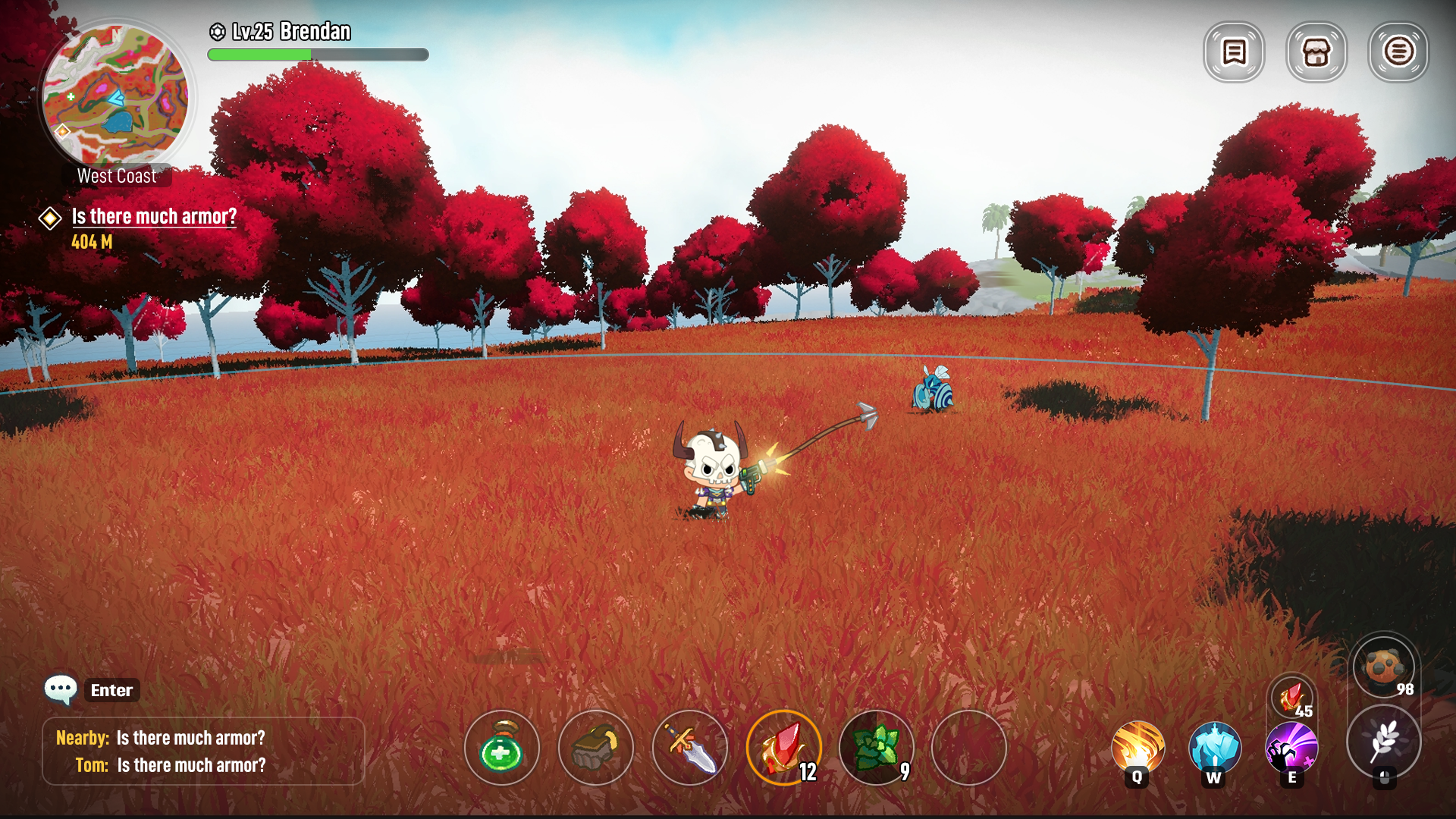
Task: Click the chat log message box
Action: (203, 752)
